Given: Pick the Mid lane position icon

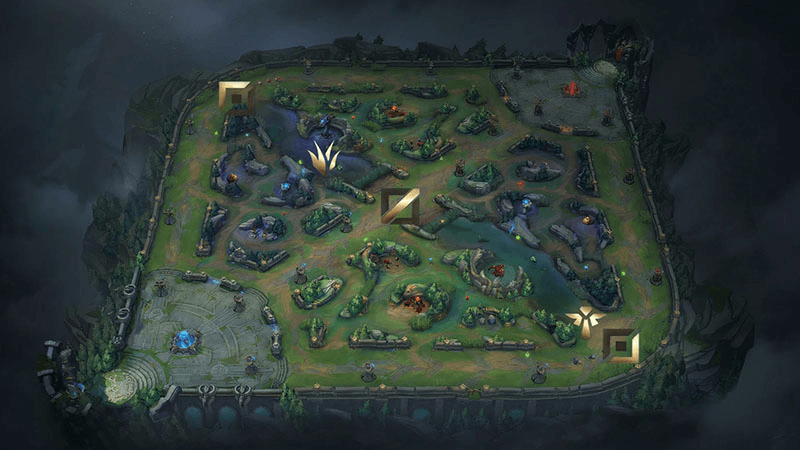Looking at the screenshot, I should click(x=399, y=206).
